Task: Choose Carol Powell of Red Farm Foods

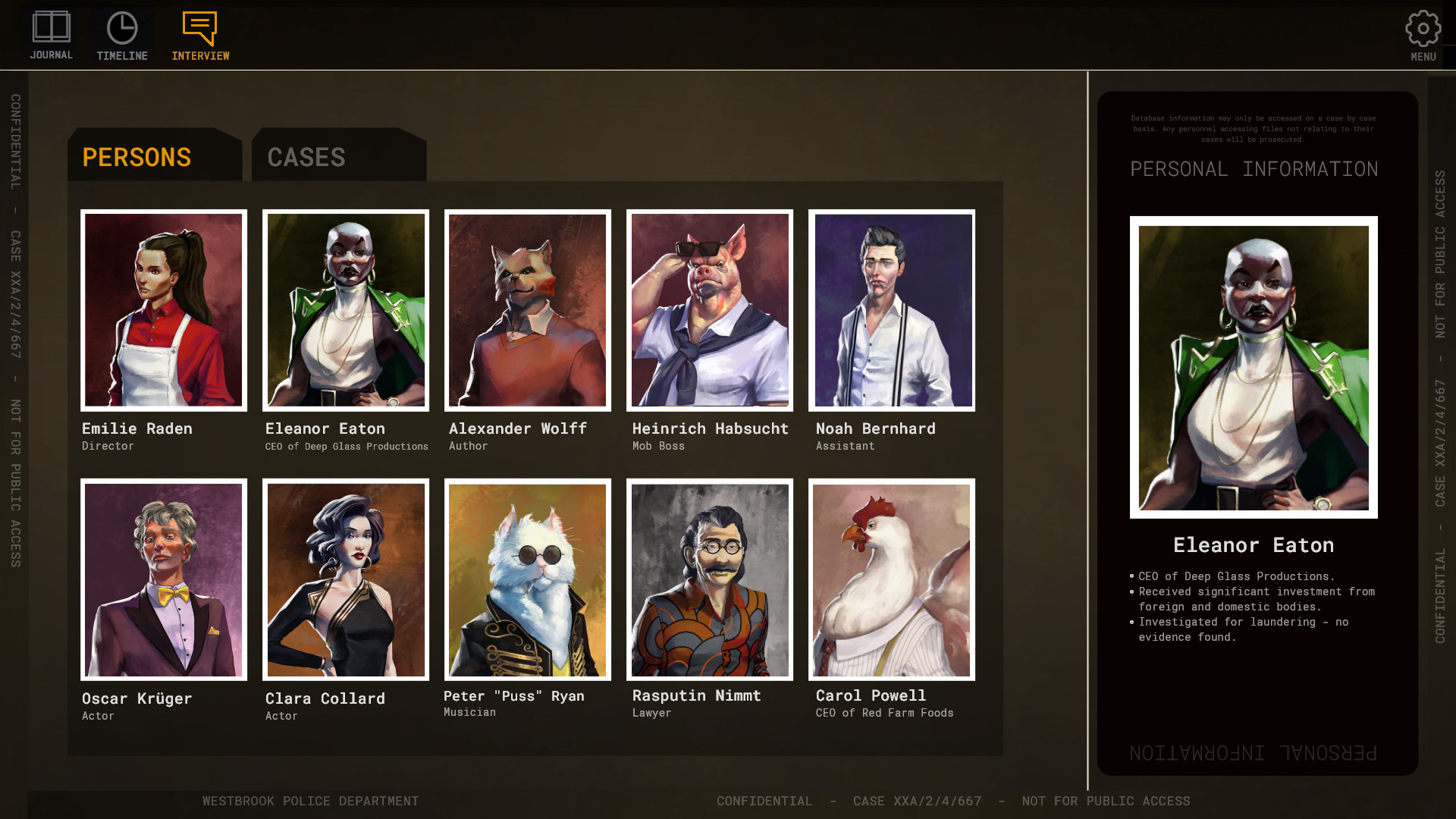Action: (892, 579)
